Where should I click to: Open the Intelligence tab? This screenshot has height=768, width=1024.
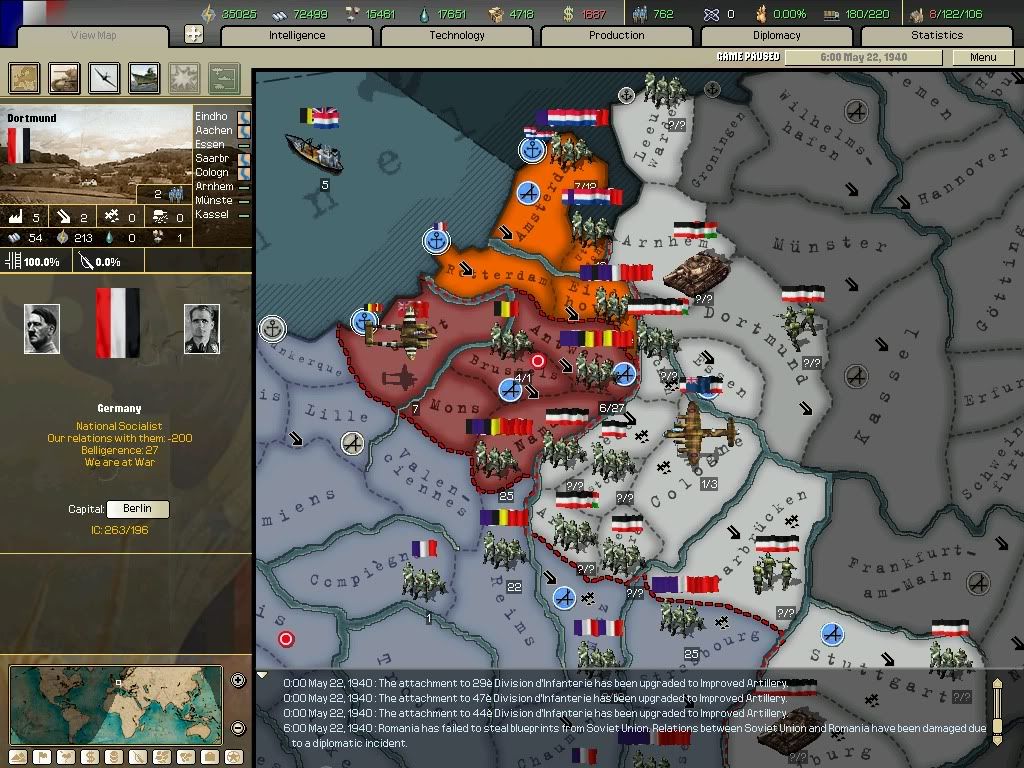[297, 35]
